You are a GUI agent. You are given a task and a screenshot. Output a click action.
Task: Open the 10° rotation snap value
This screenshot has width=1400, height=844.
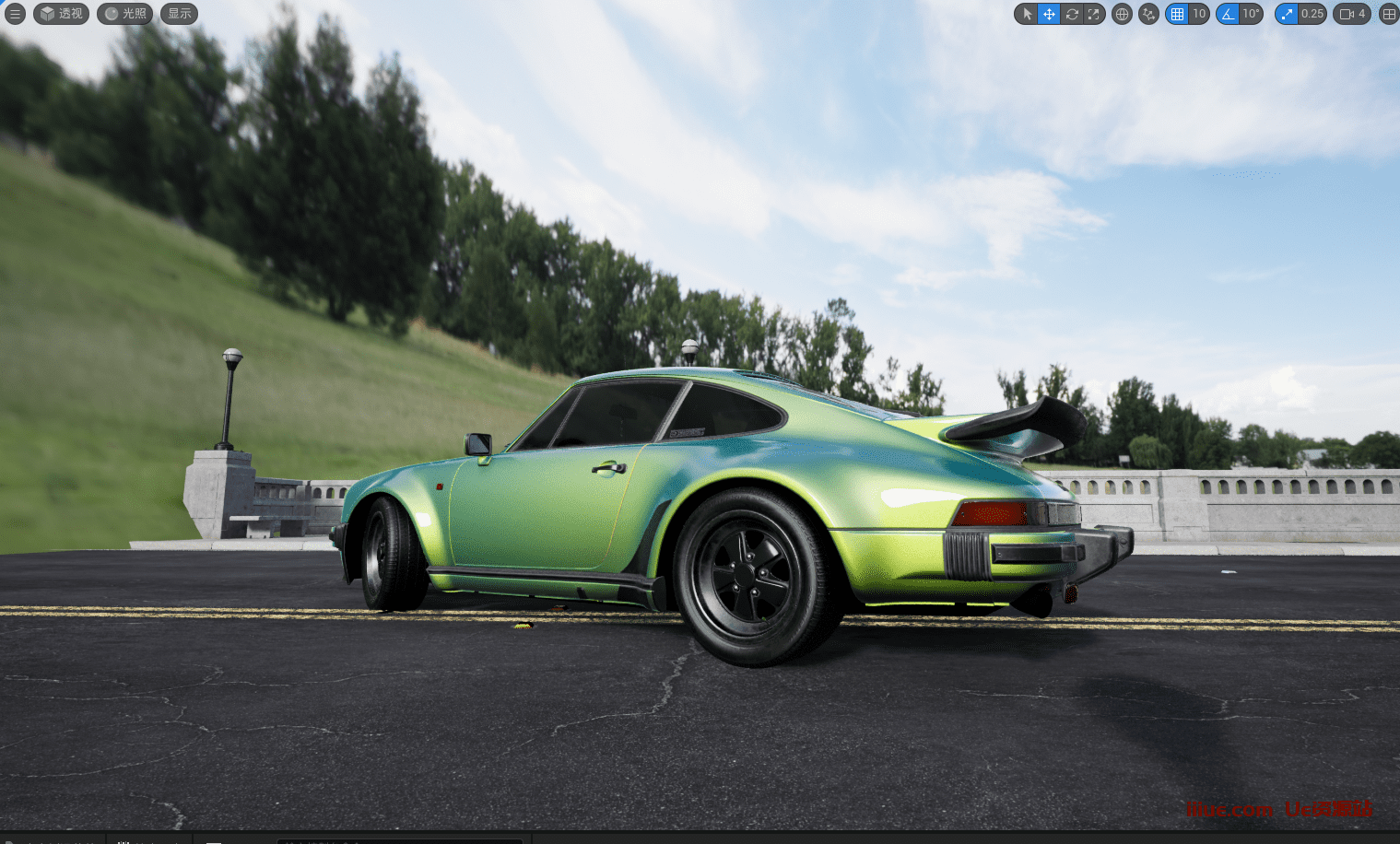(x=1251, y=14)
